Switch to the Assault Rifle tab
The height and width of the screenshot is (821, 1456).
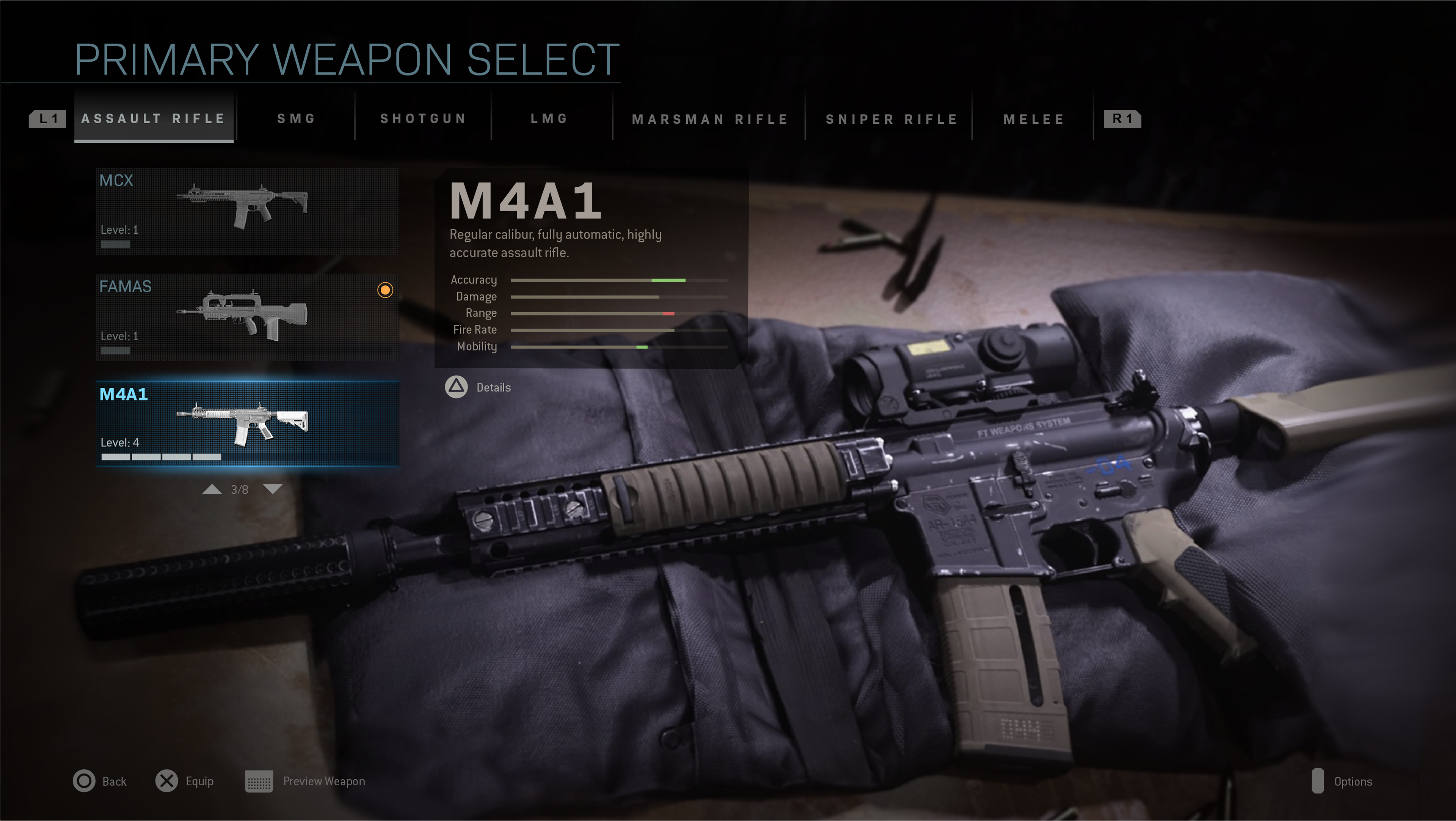click(153, 119)
